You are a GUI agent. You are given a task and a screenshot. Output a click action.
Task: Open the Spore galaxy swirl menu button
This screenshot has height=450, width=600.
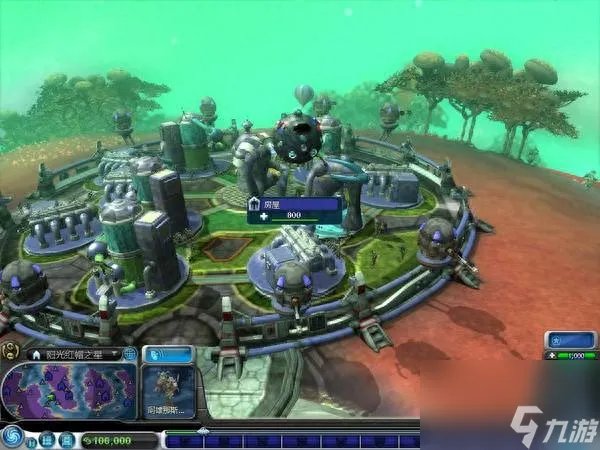click(13, 436)
